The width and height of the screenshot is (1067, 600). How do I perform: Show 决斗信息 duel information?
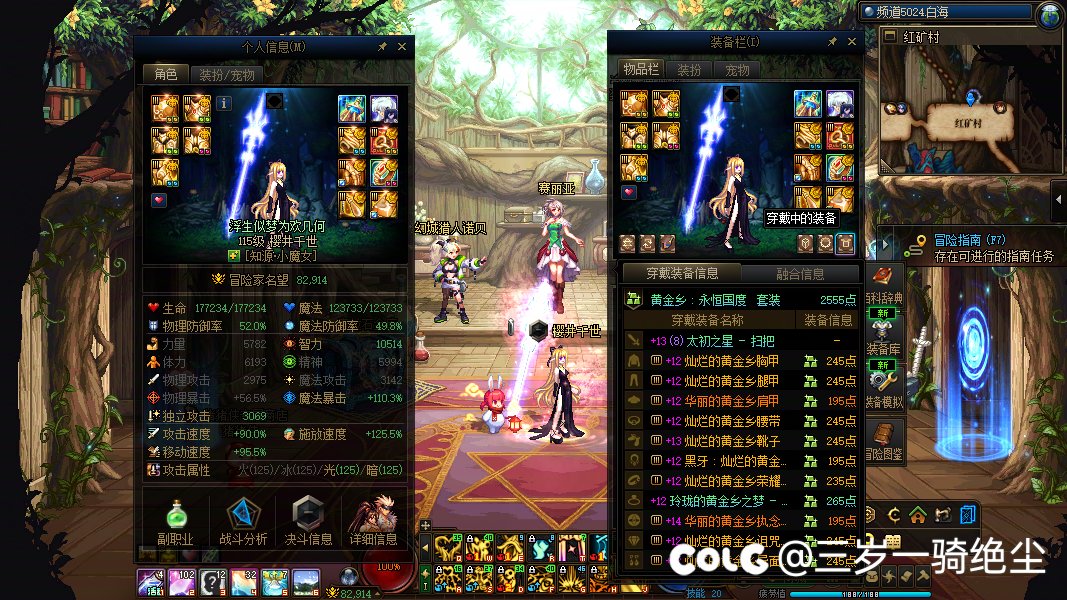tap(309, 521)
